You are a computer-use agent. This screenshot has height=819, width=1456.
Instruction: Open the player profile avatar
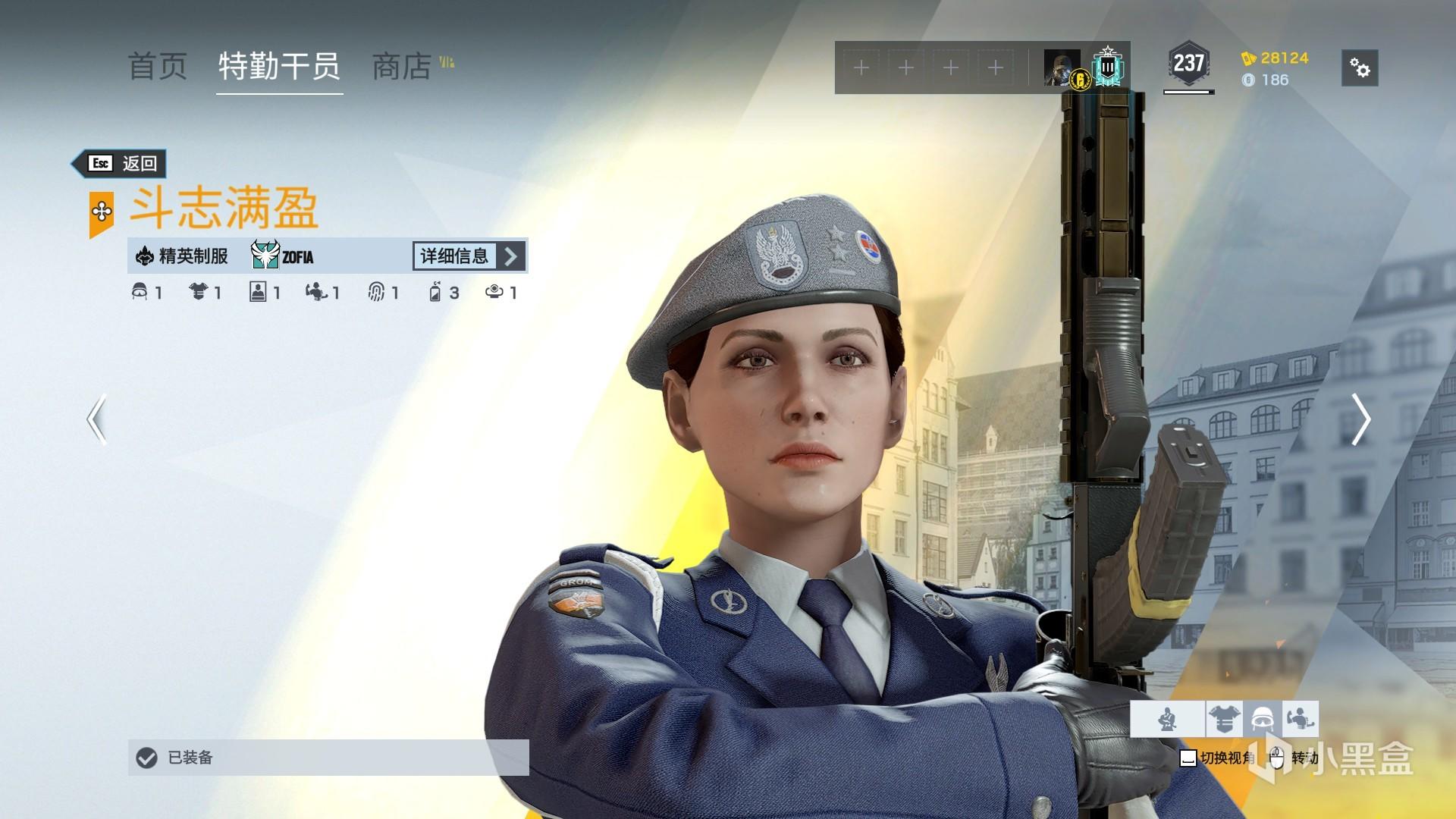pos(1061,68)
